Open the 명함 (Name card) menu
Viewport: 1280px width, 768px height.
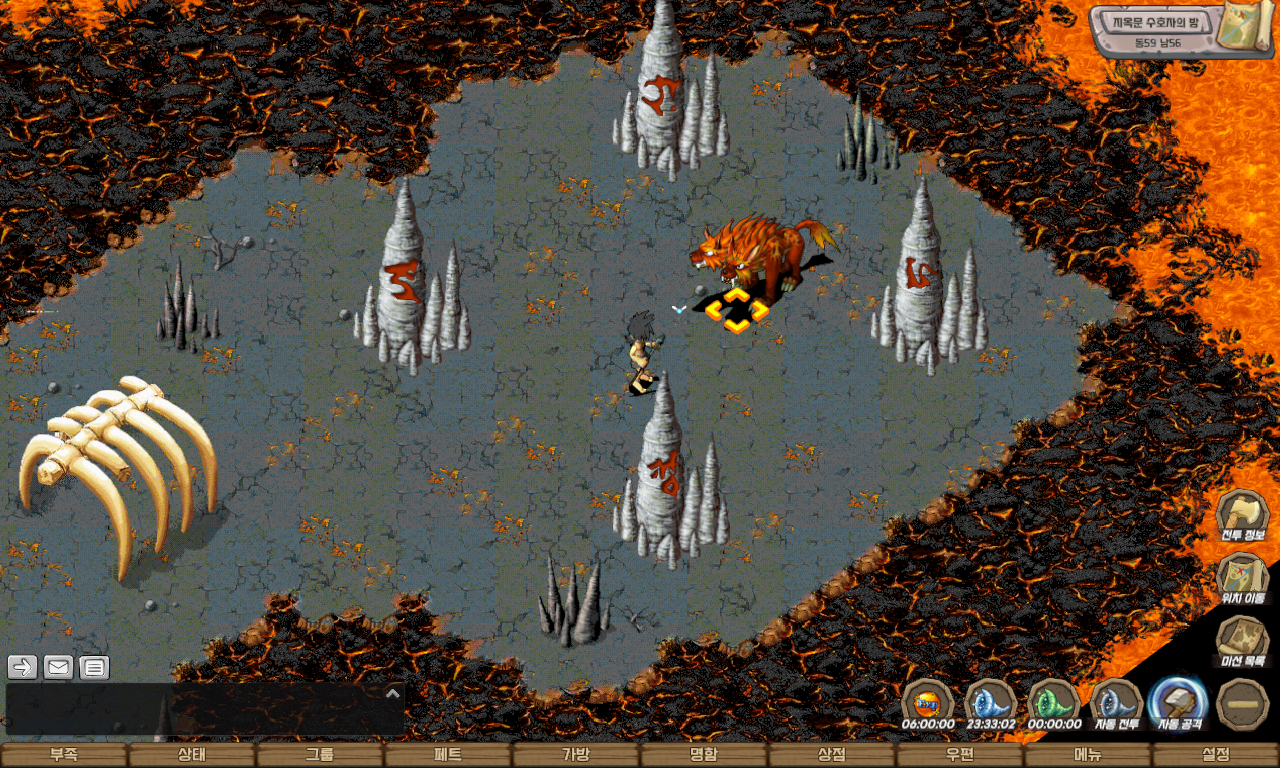(x=704, y=755)
